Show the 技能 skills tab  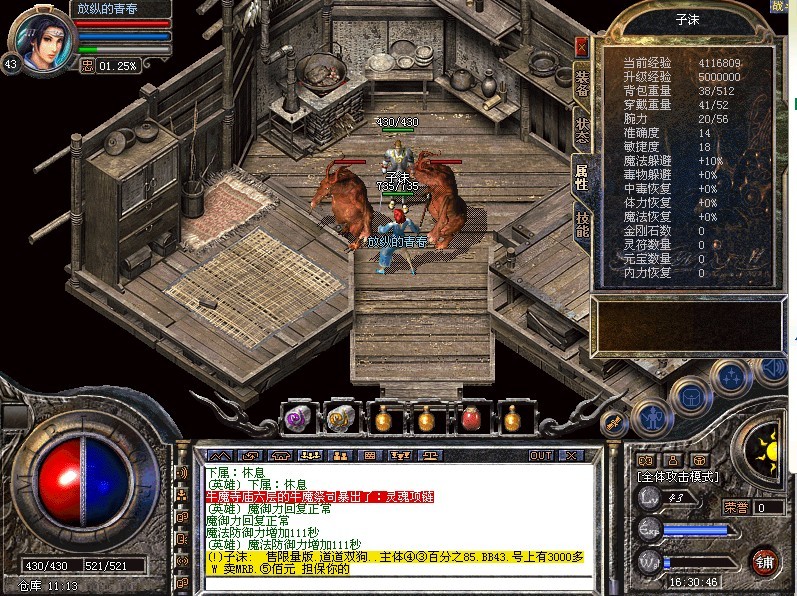tap(582, 224)
